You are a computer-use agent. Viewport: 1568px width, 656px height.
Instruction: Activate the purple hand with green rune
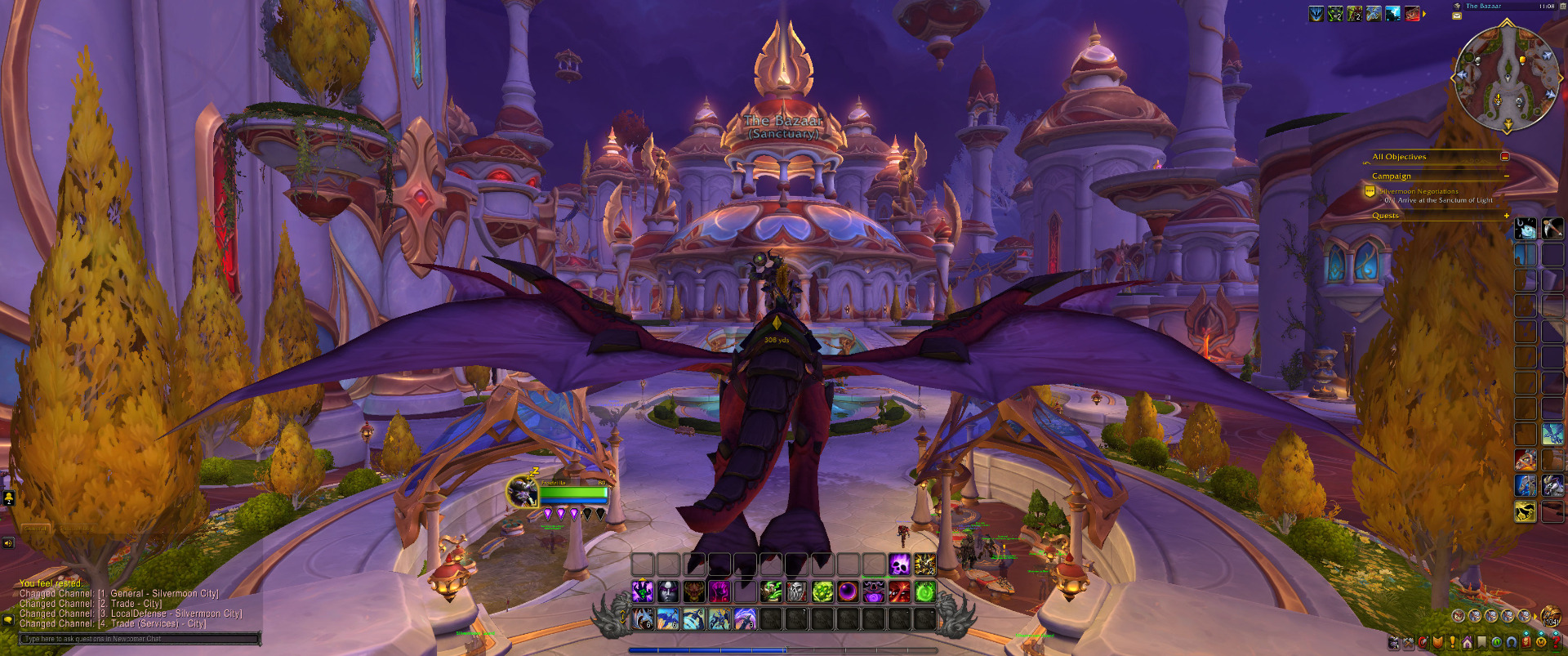(642, 591)
